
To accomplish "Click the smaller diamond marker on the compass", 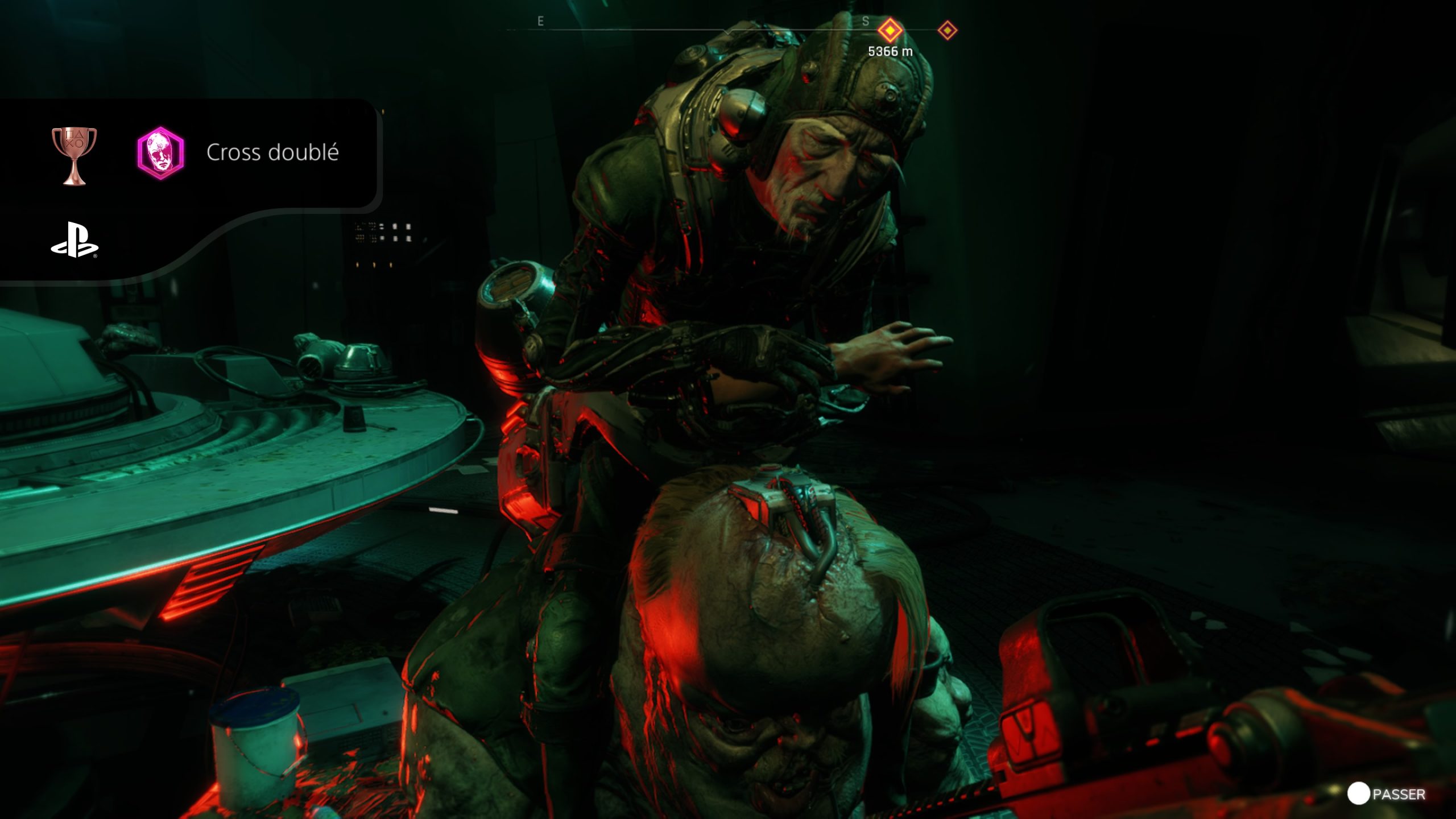I will pyautogui.click(x=948, y=30).
